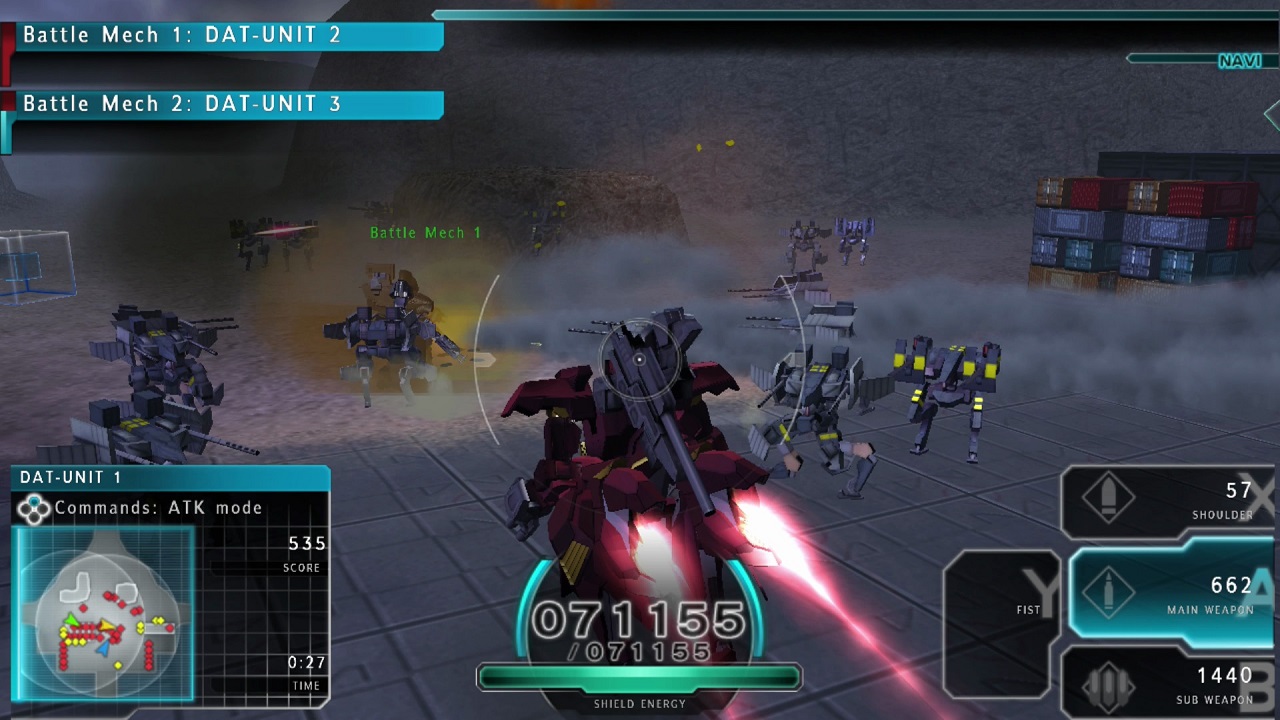Click the green ally arrow on the minimap
The width and height of the screenshot is (1280, 720).
tap(70, 620)
